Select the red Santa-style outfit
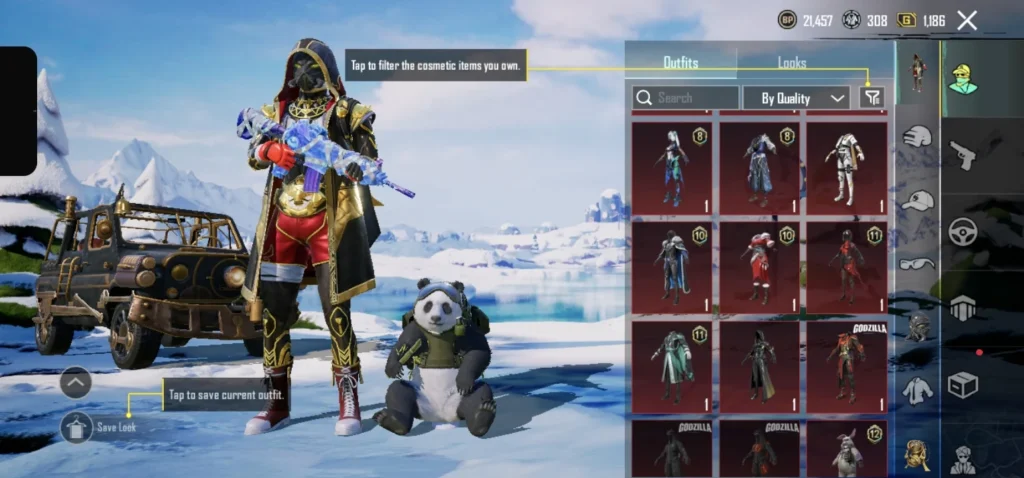This screenshot has height=478, width=1024. 758,266
